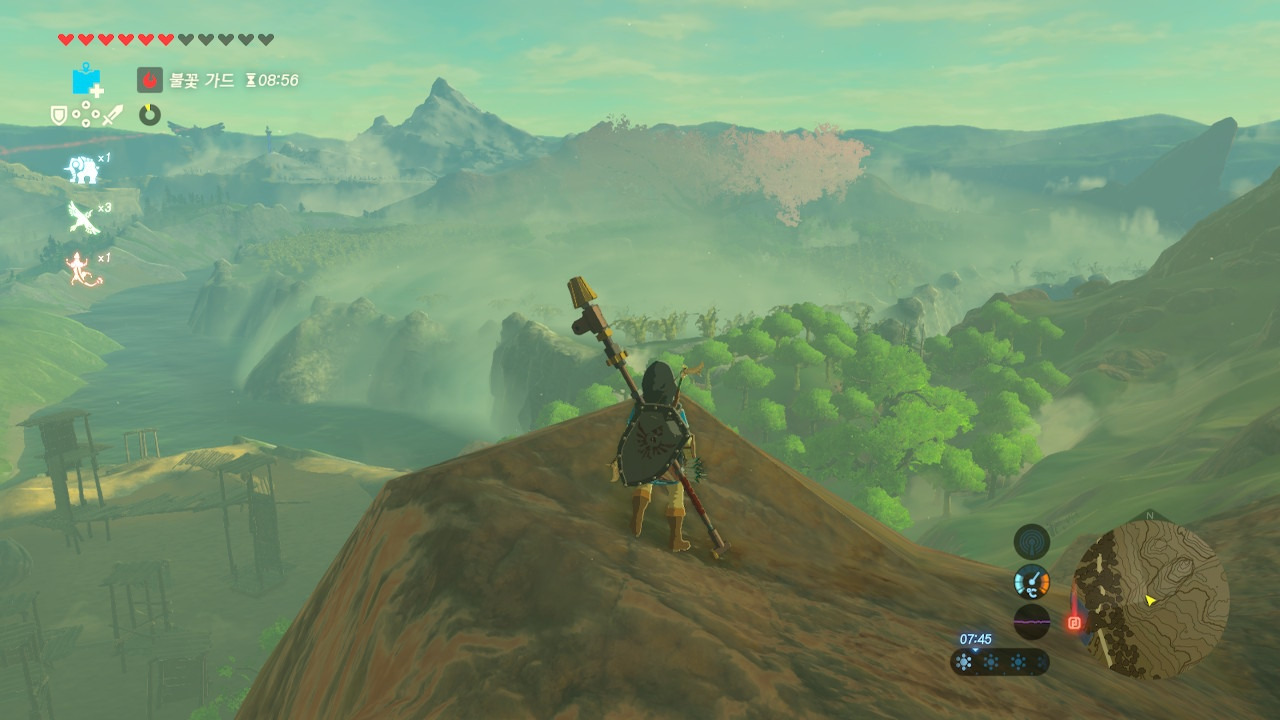Screen dimensions: 1280x720
Task: Click the sound noise meter circle
Action: click(x=1032, y=621)
